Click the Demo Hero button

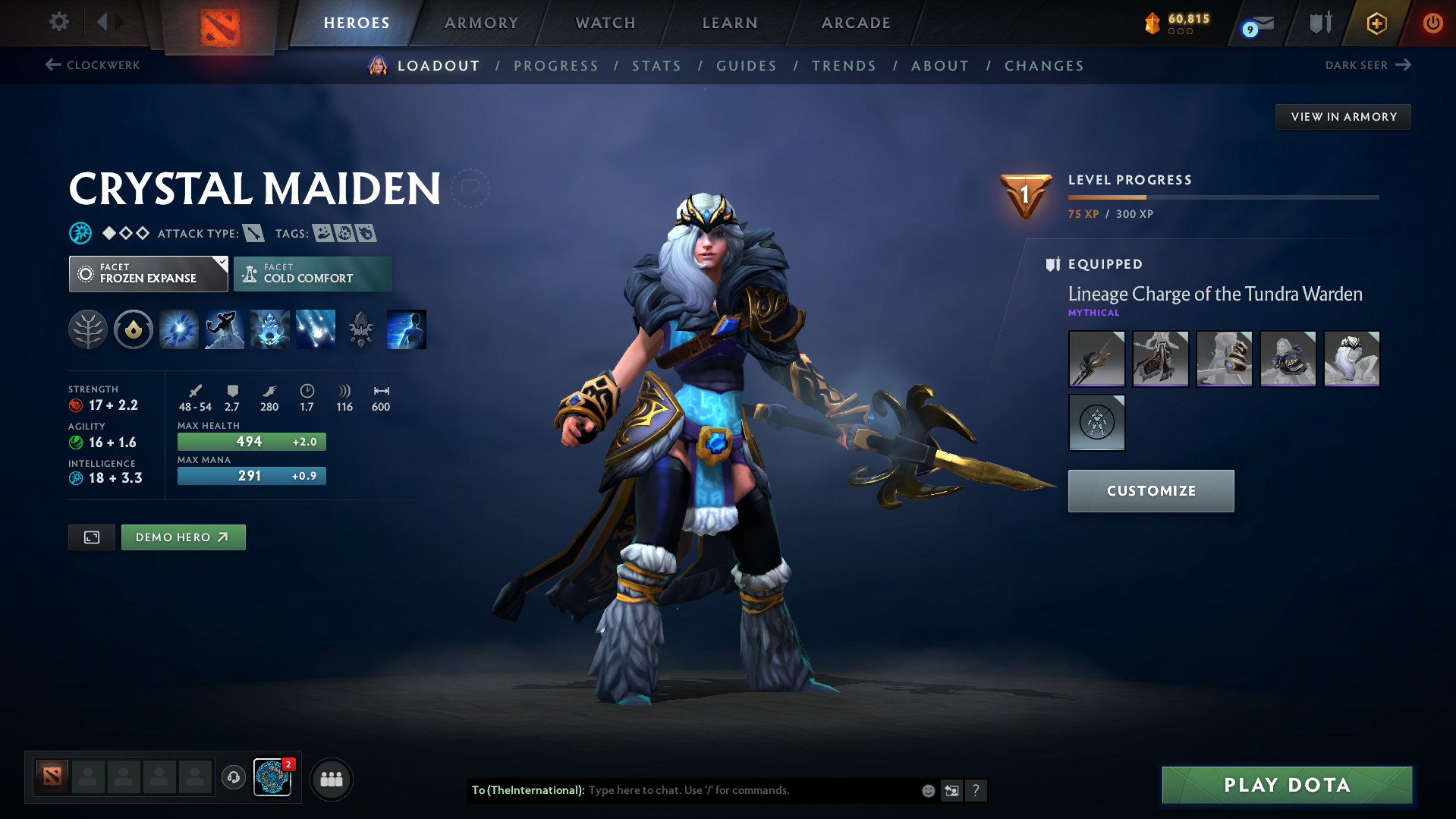[x=183, y=537]
